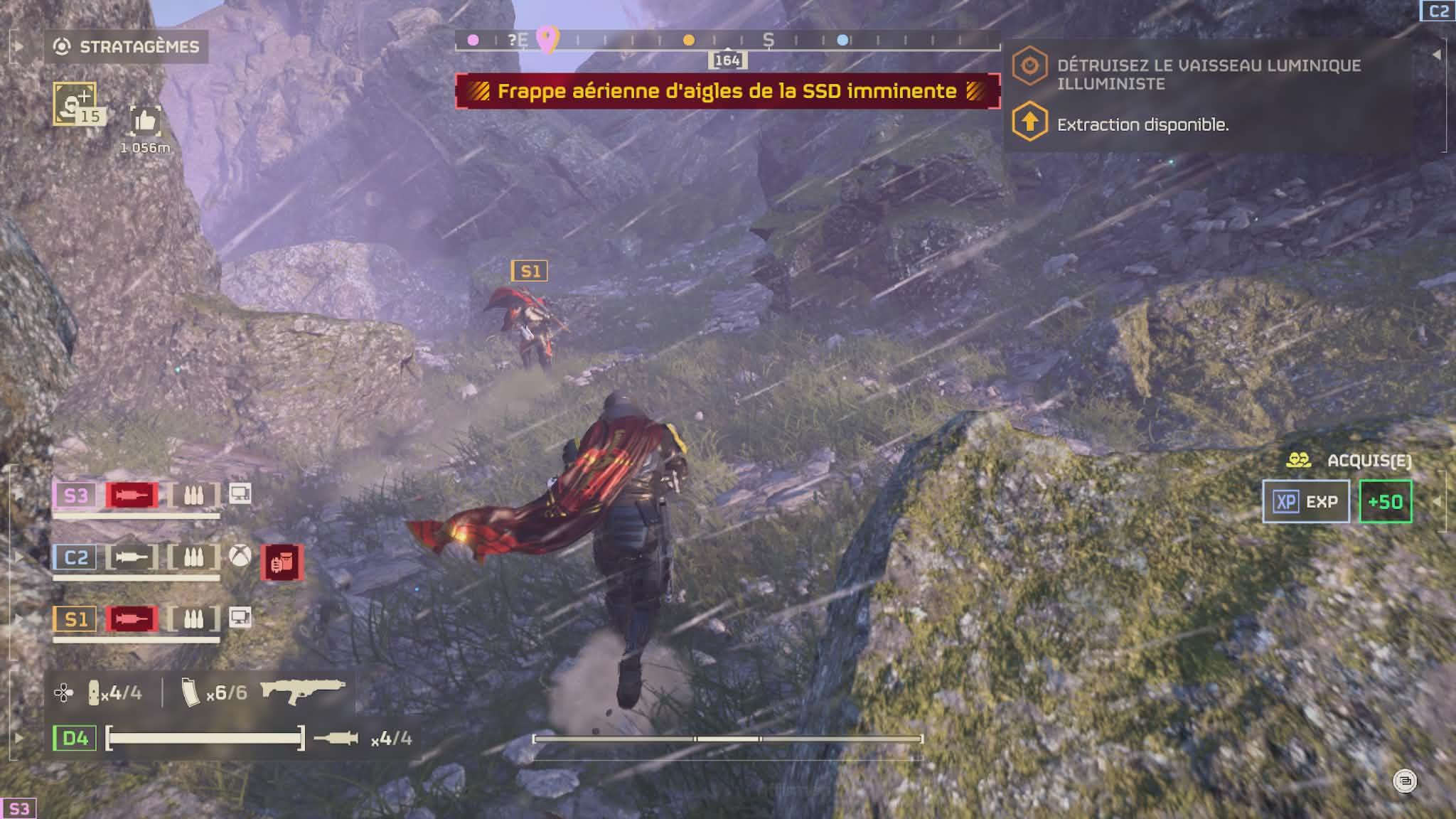Click the stim syringe icon near D4

pos(336,739)
